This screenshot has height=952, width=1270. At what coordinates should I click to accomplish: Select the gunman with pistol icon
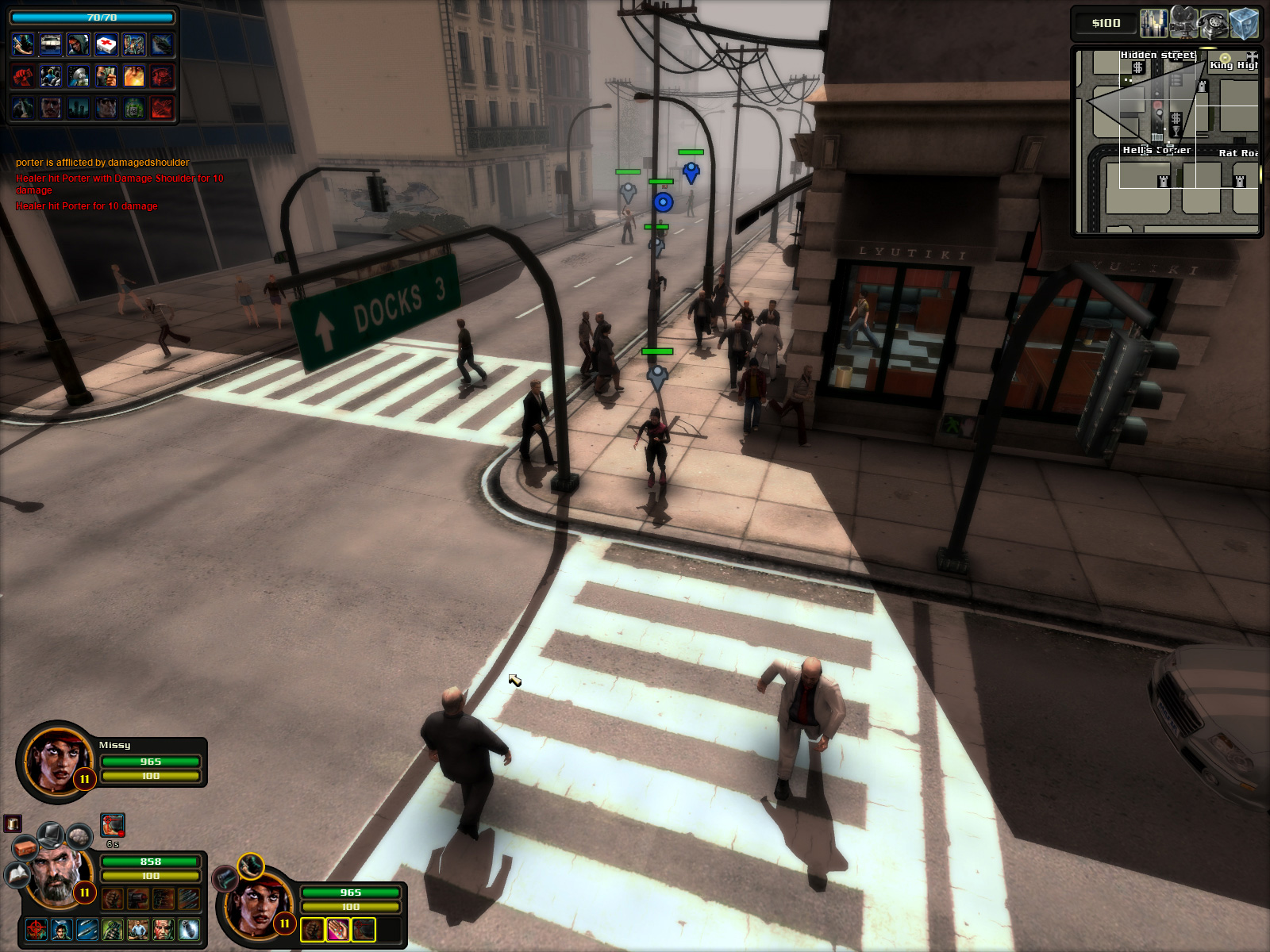tap(23, 44)
